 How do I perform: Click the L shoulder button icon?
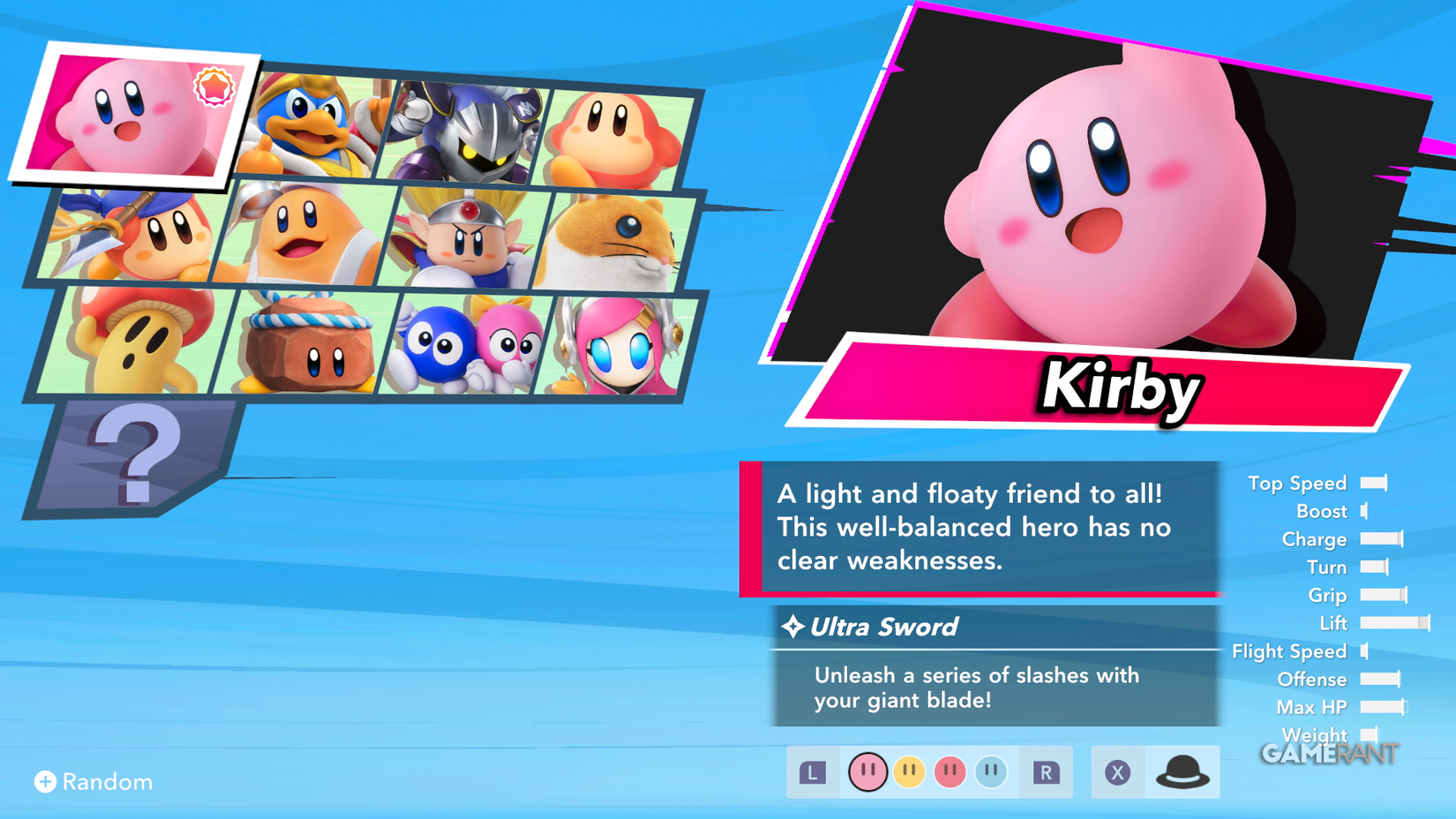tap(813, 770)
